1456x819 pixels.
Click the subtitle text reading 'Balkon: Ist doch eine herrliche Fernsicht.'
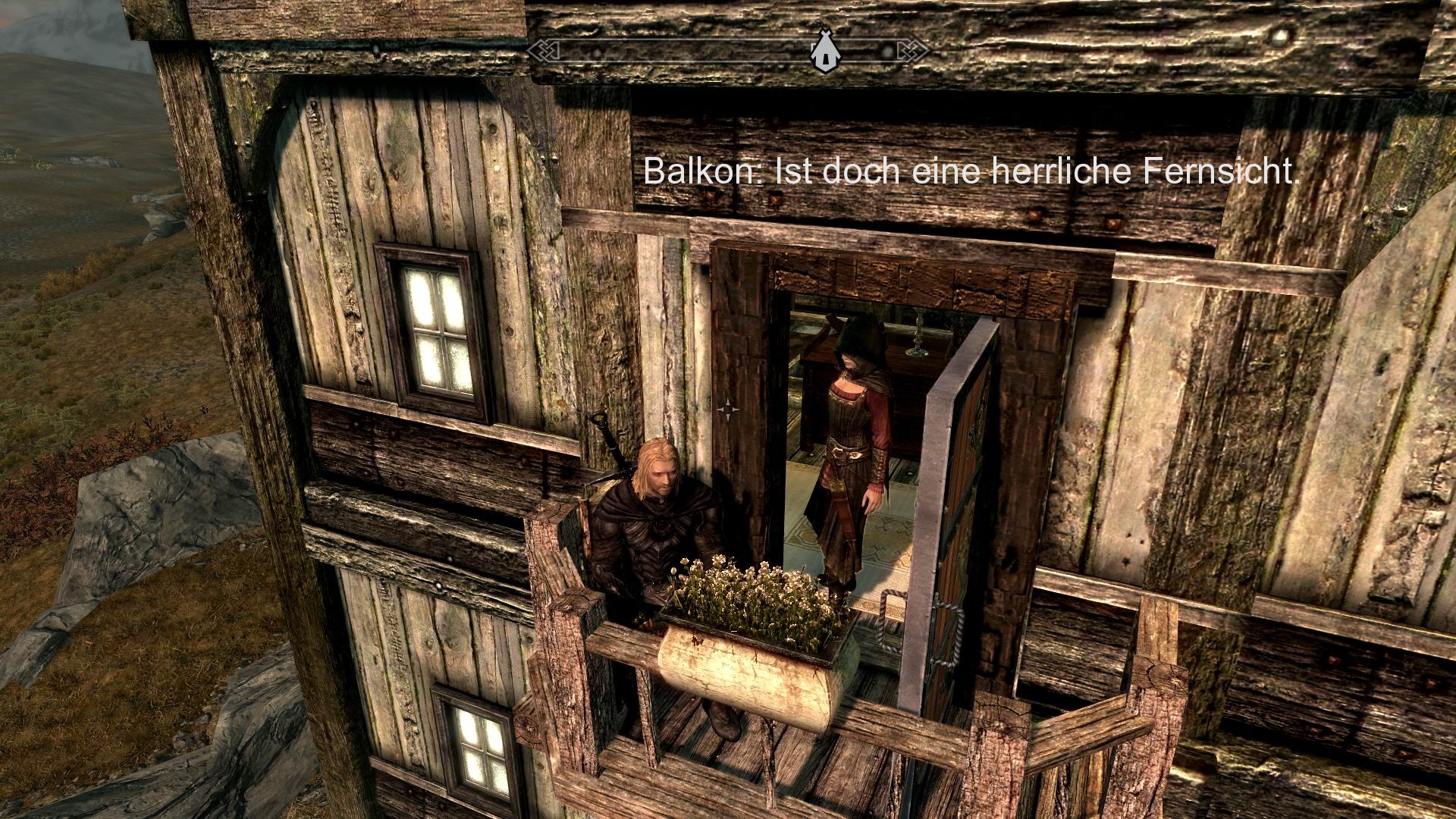(x=971, y=174)
